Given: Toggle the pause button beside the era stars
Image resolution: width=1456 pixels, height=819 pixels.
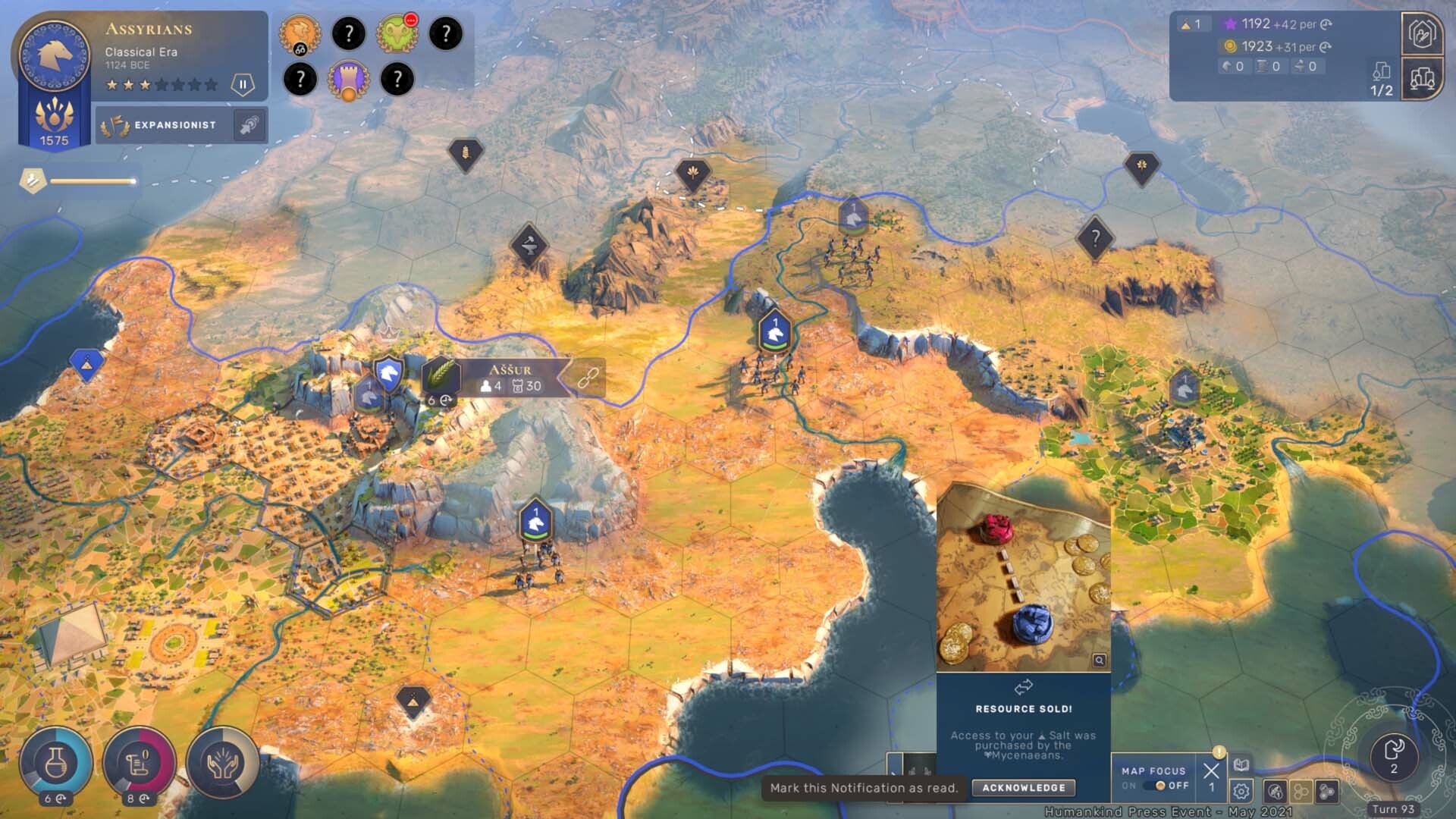Looking at the screenshot, I should 243,83.
